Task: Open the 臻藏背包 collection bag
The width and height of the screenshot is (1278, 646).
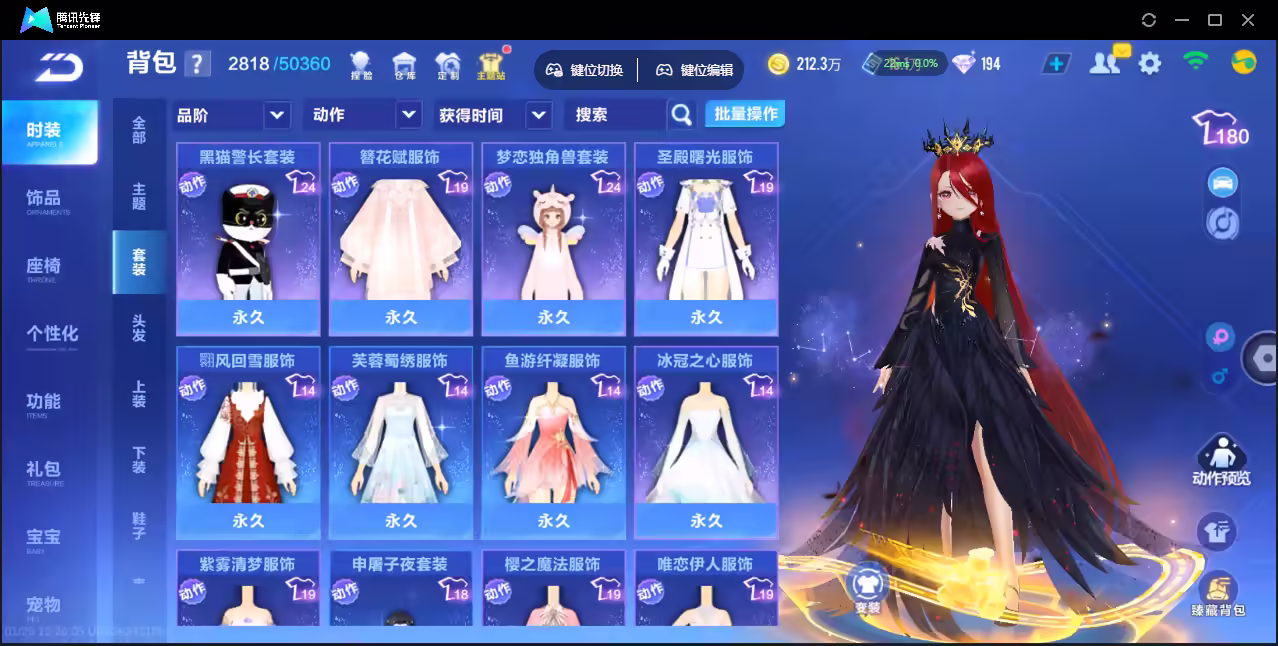Action: pyautogui.click(x=1218, y=596)
